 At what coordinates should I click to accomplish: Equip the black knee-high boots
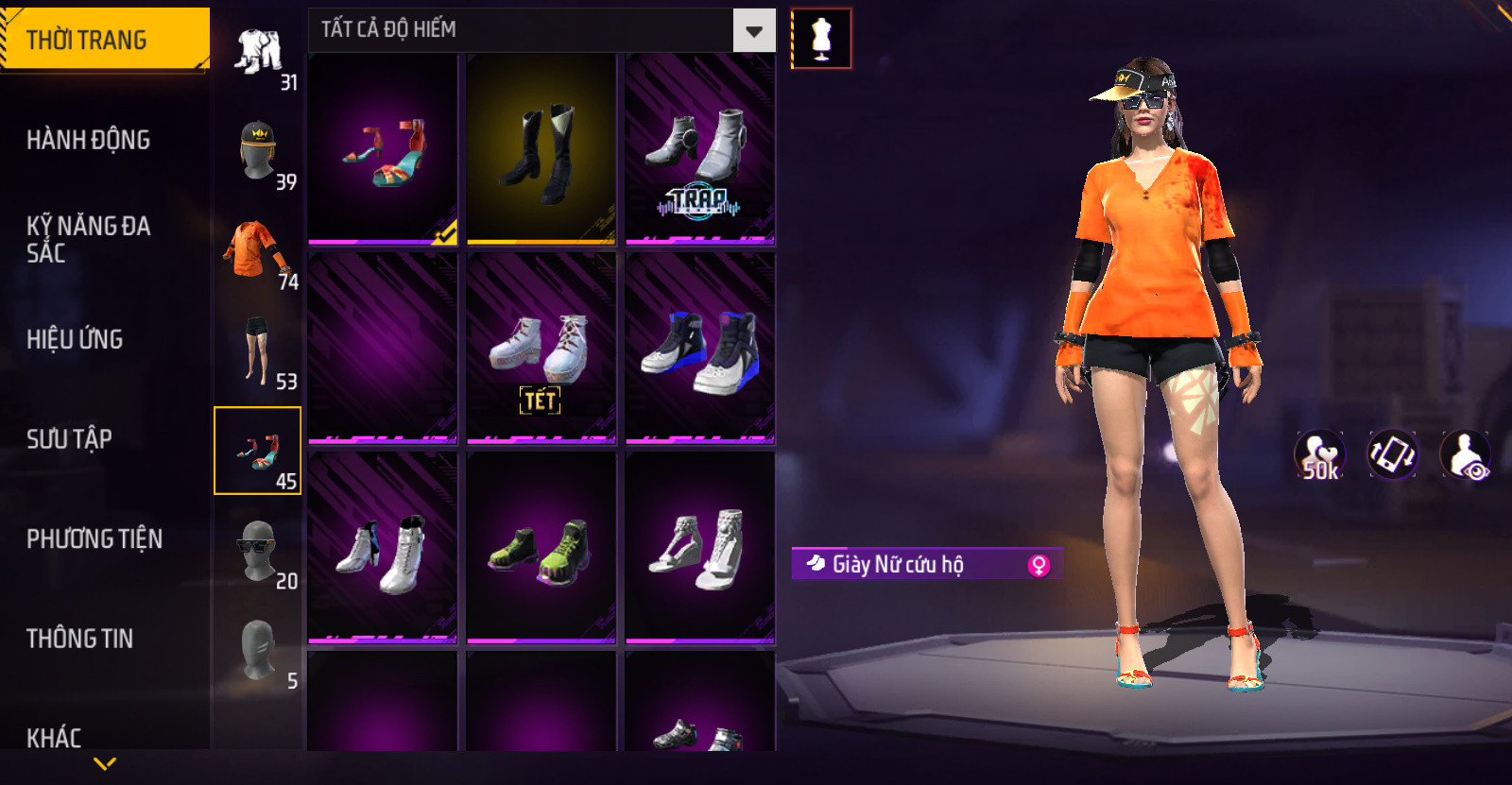click(541, 149)
